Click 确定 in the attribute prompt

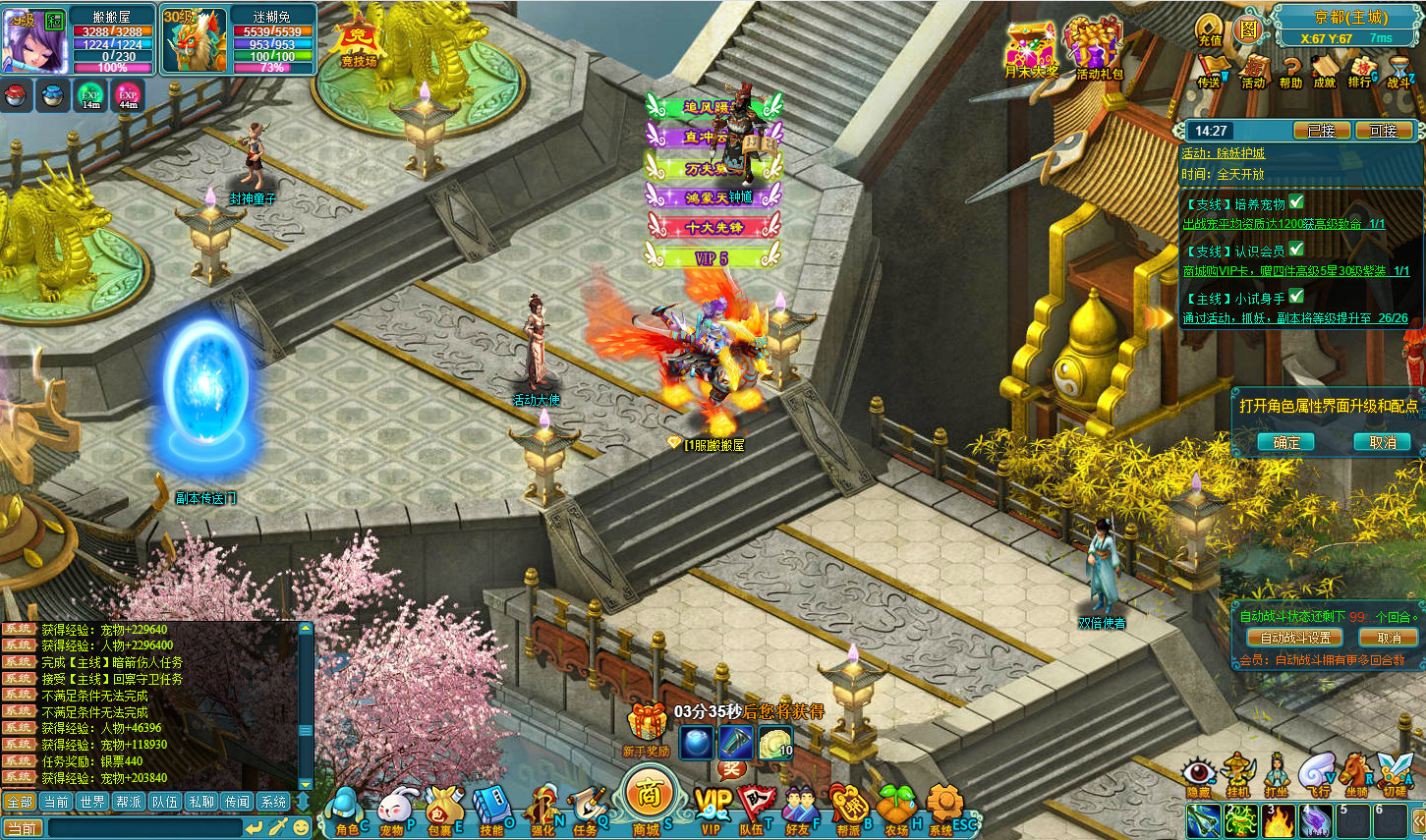click(x=1286, y=443)
